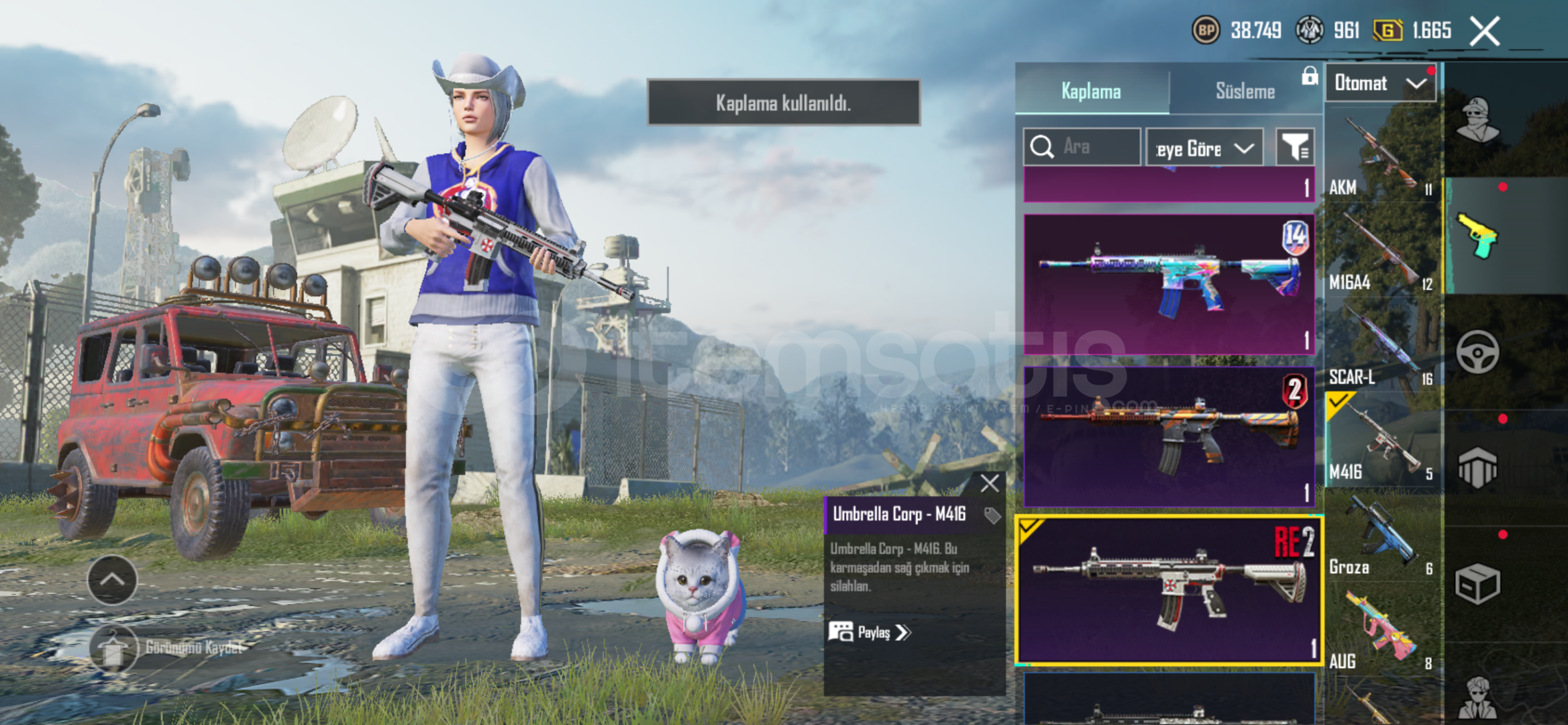Collapse the panel with the up arrow button
This screenshot has height=725, width=1568.
pos(112,580)
